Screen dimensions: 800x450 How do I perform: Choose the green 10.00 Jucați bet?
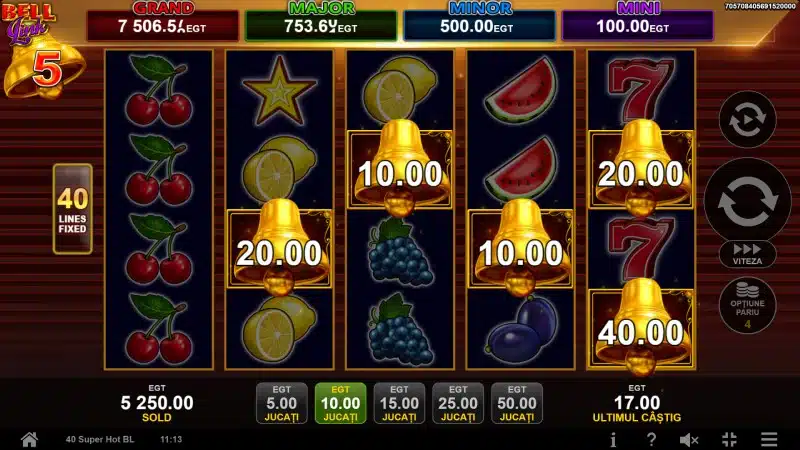point(340,402)
